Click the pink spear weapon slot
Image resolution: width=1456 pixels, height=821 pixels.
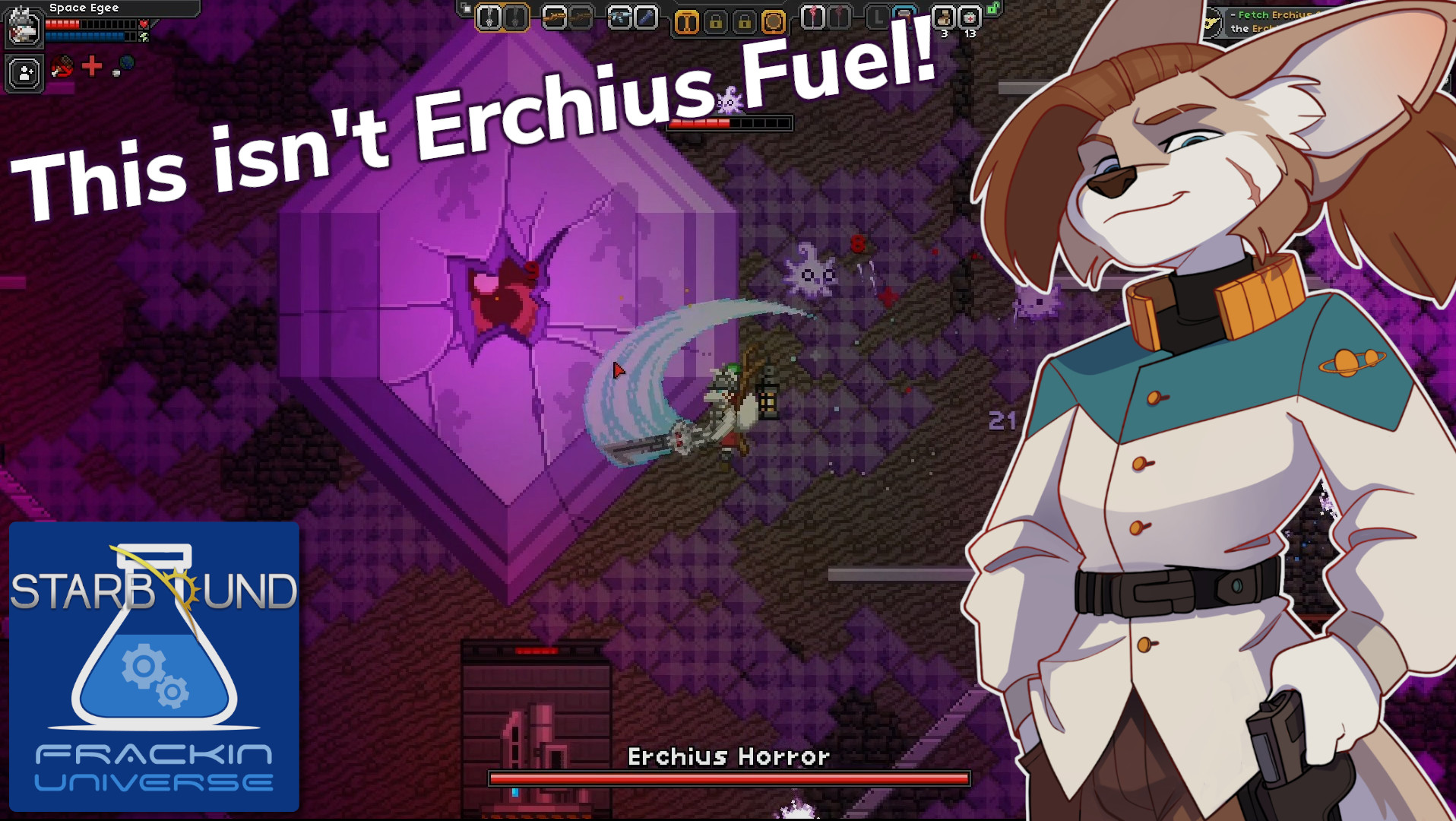(815, 17)
